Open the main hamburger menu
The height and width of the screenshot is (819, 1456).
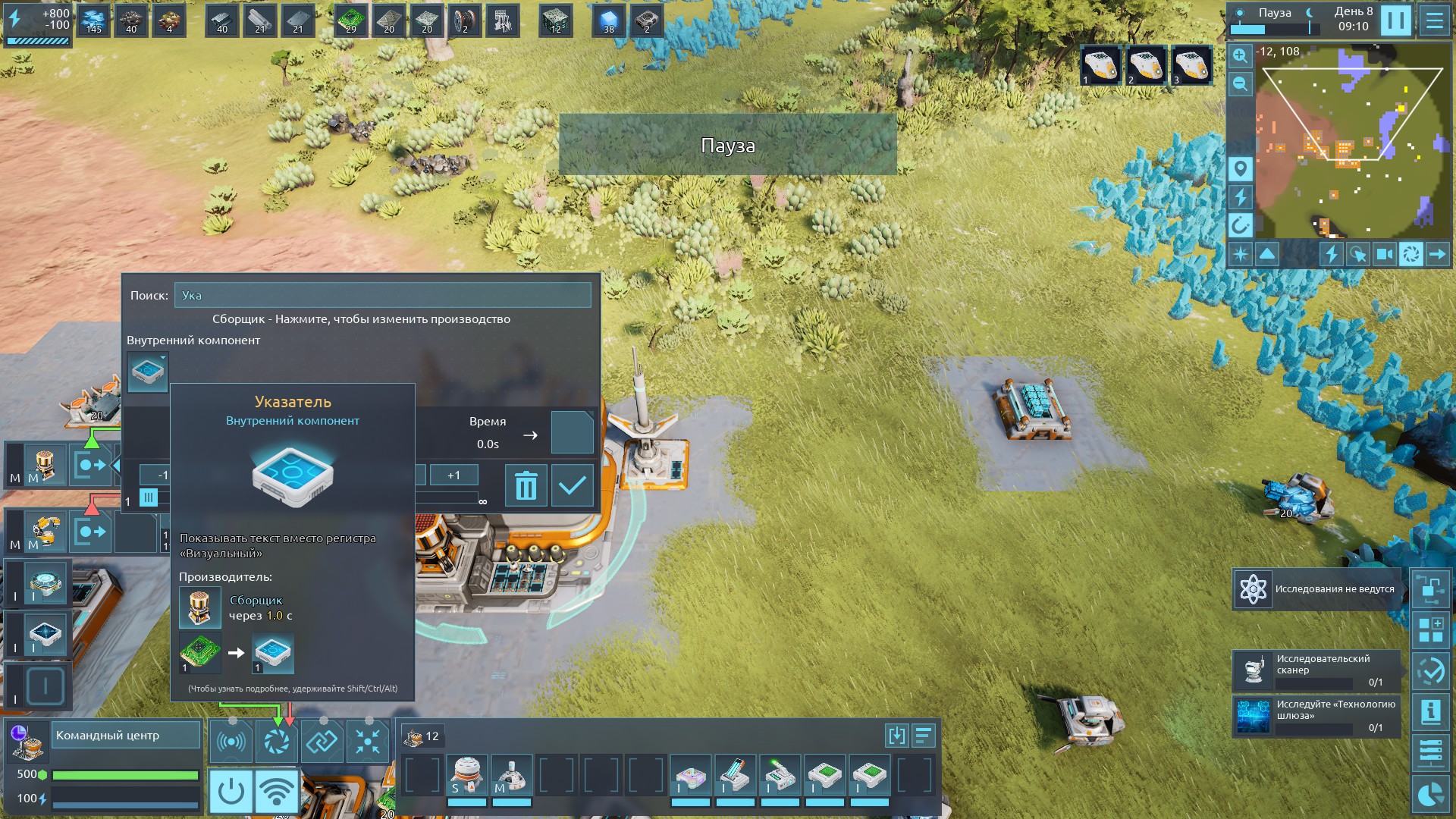click(1435, 20)
